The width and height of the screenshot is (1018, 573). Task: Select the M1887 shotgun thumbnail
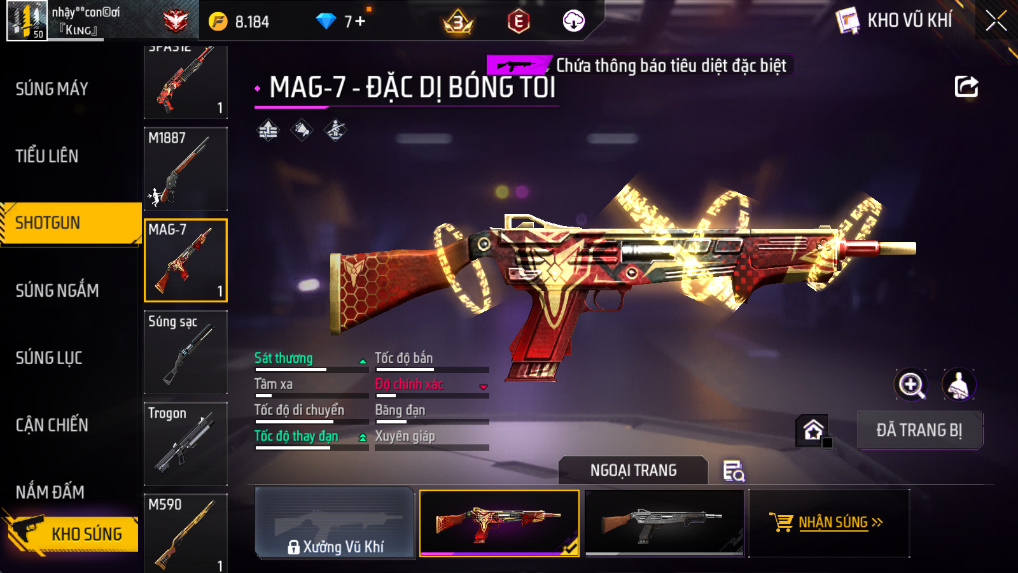tap(186, 169)
